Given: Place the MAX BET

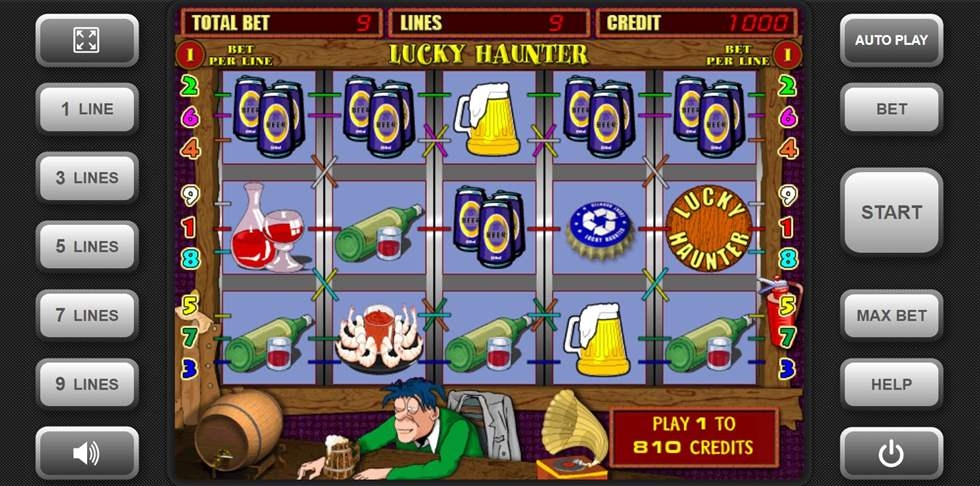Looking at the screenshot, I should [891, 315].
